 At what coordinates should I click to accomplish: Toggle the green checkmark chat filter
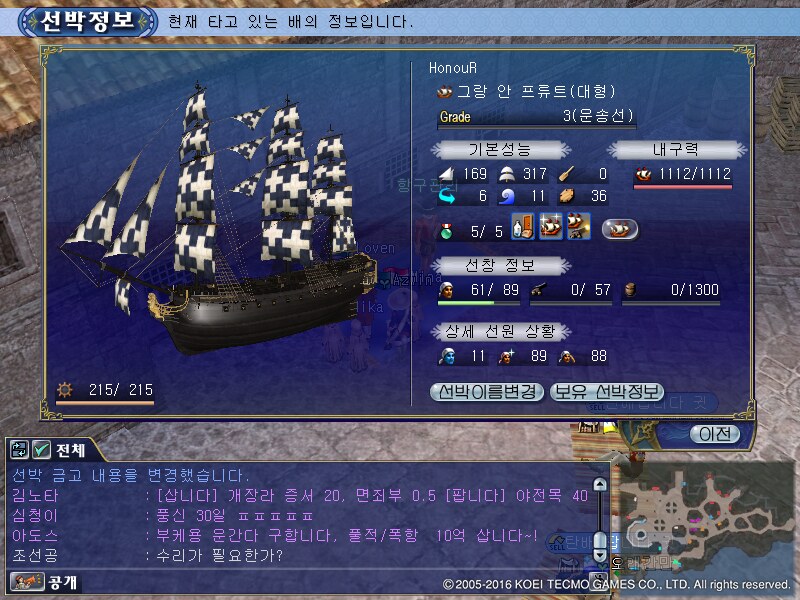pos(41,450)
